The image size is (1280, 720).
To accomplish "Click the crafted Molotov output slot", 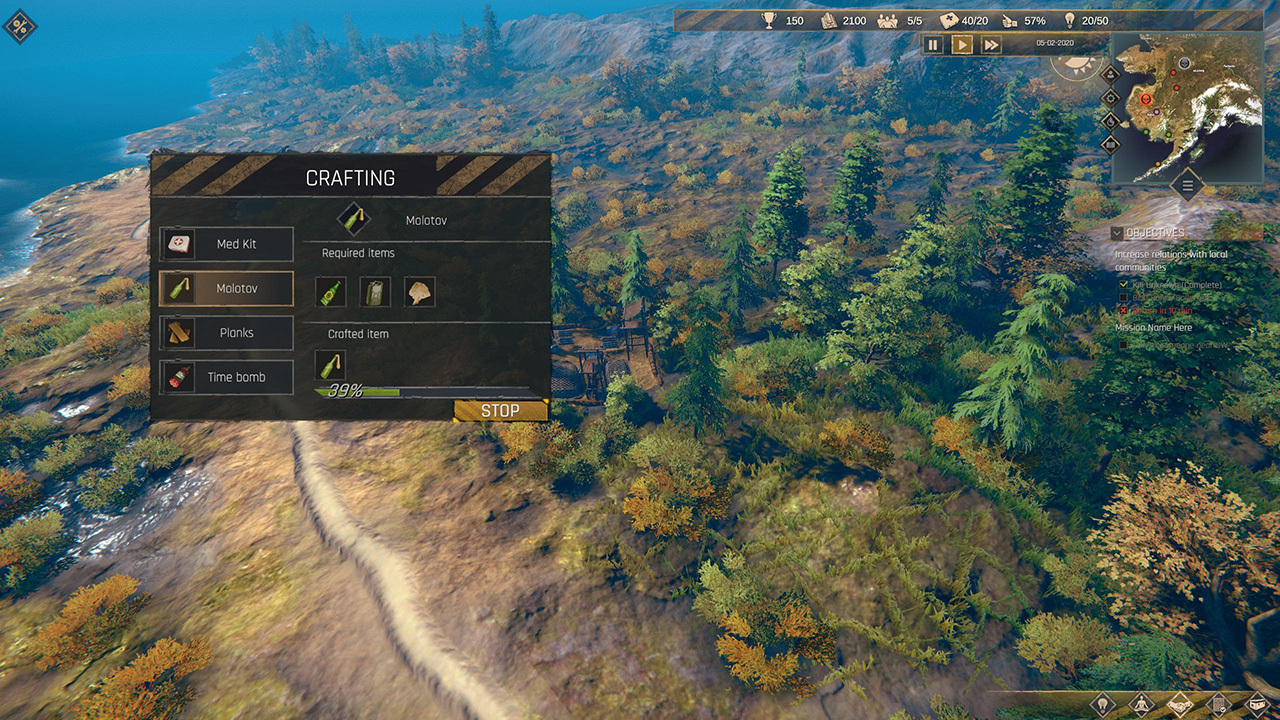I will point(330,365).
